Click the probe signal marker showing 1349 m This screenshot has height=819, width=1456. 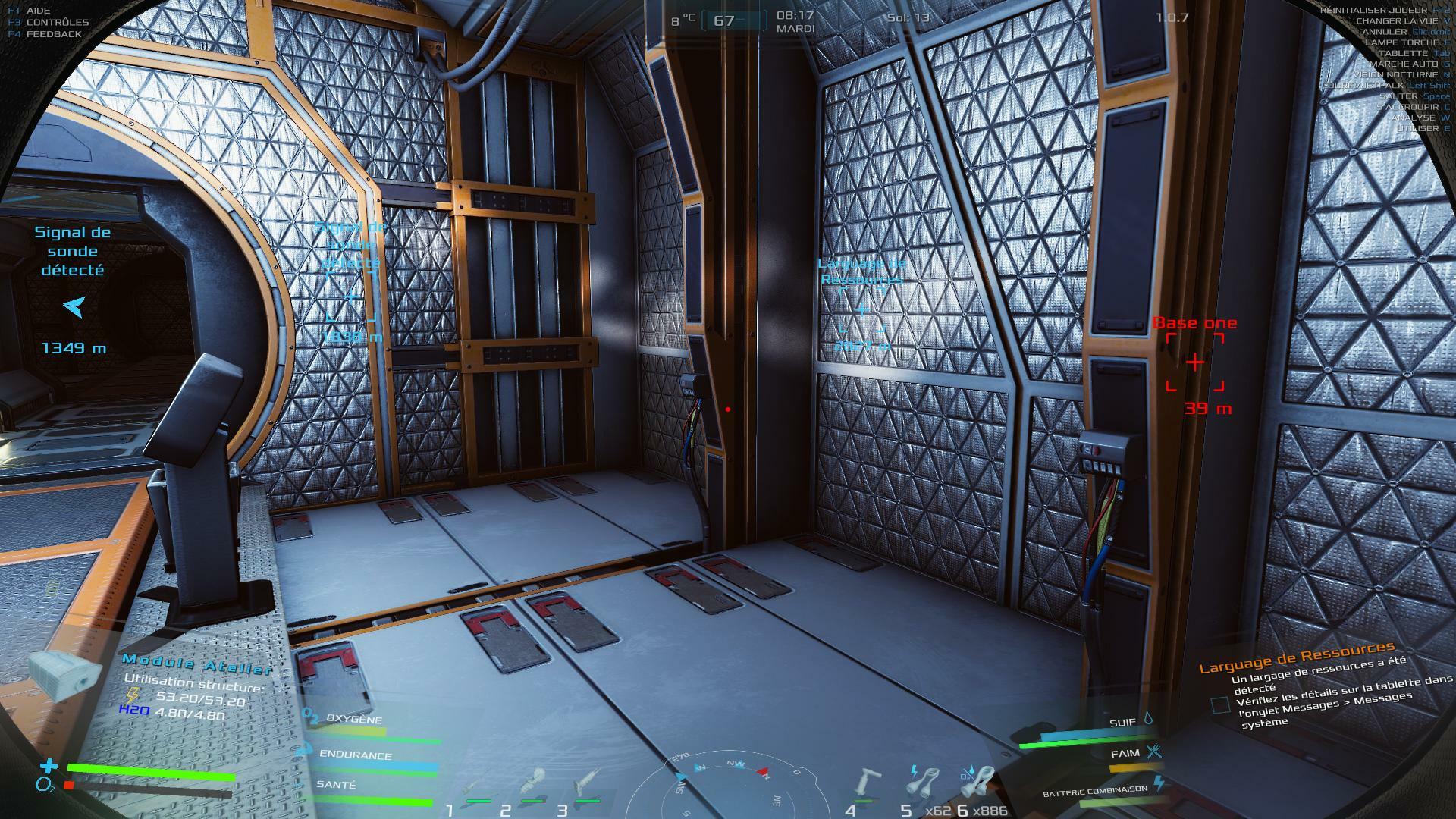74,307
